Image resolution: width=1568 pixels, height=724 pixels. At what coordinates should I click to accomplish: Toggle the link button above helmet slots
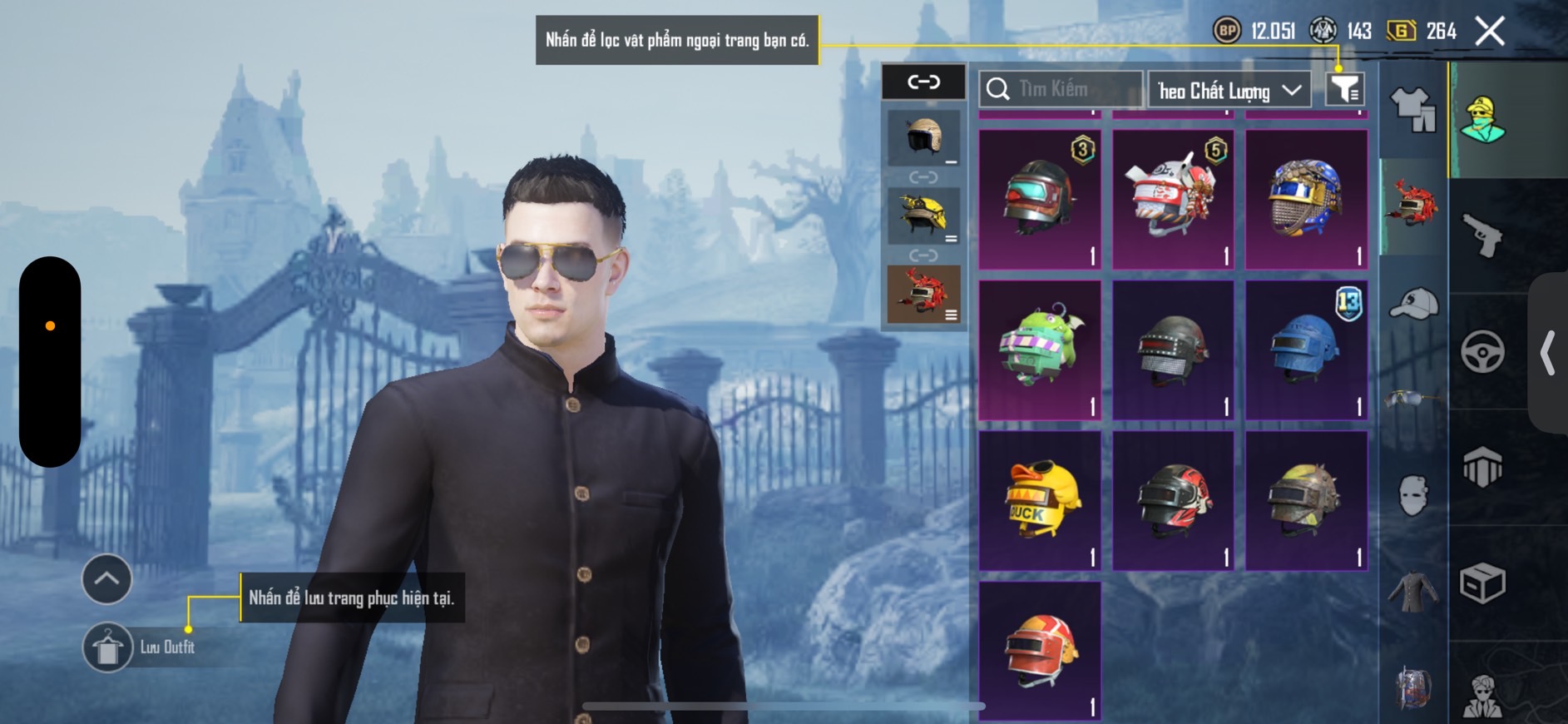pyautogui.click(x=923, y=82)
